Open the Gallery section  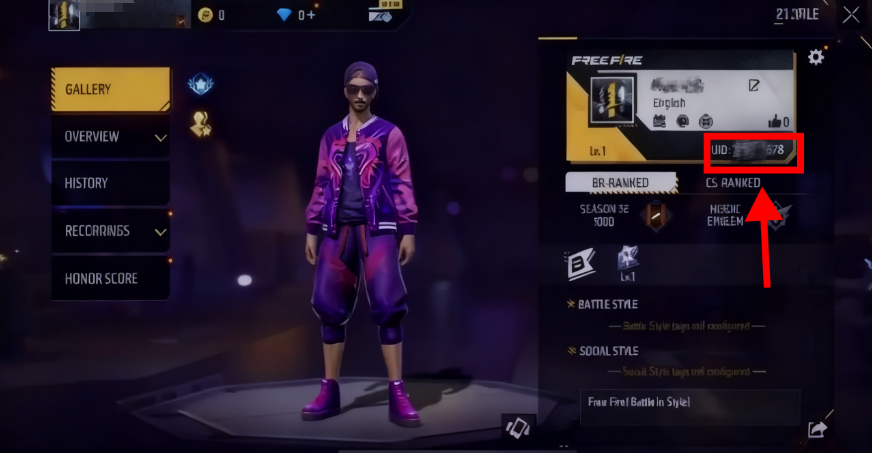(110, 90)
